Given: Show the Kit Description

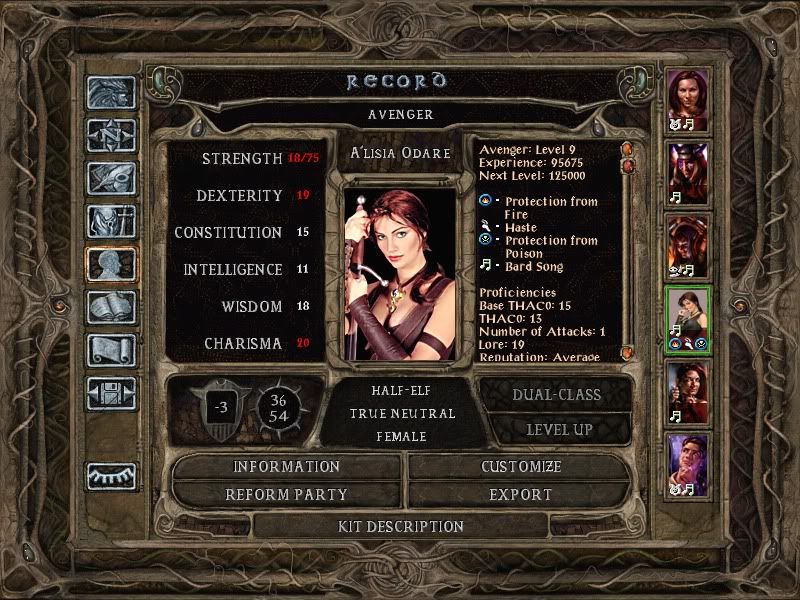Looking at the screenshot, I should click(400, 526).
